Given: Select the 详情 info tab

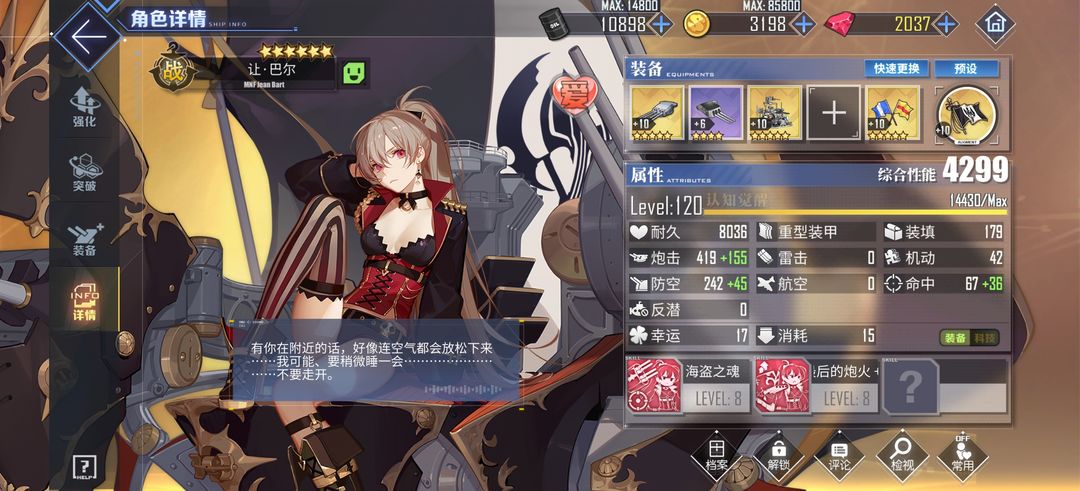Looking at the screenshot, I should 84,303.
